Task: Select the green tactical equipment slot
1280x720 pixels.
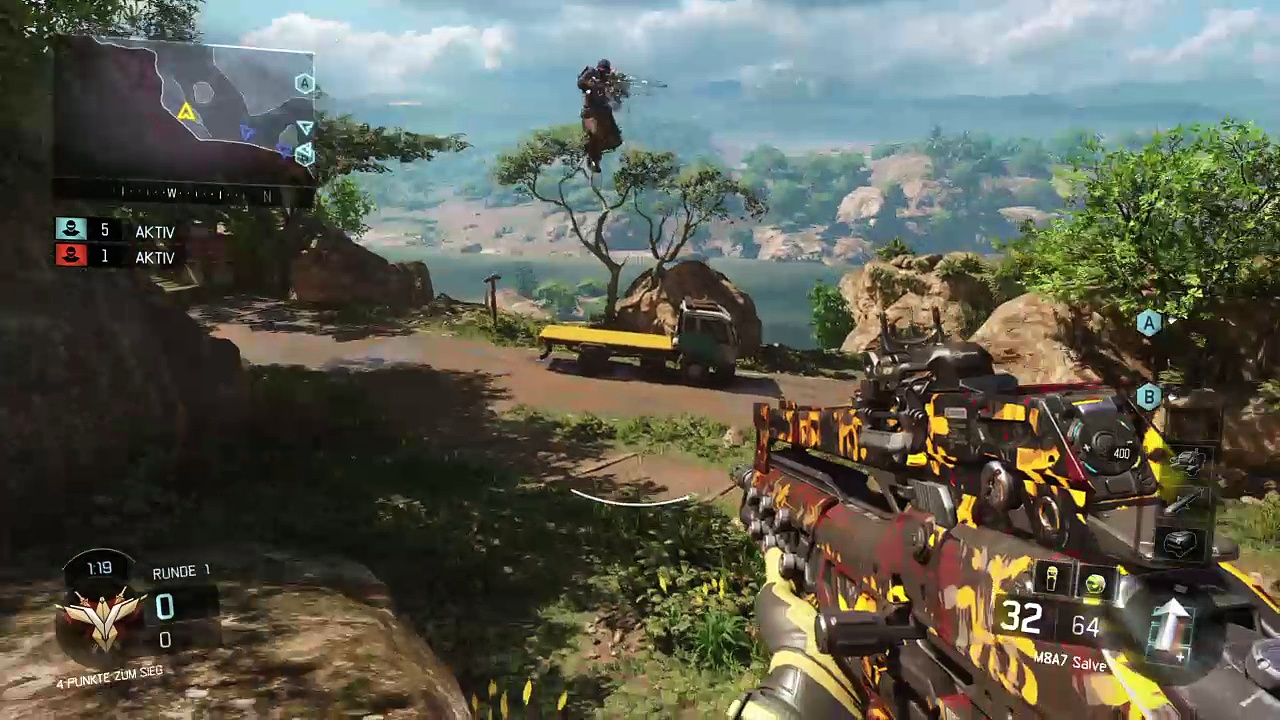Action: pyautogui.click(x=1095, y=583)
